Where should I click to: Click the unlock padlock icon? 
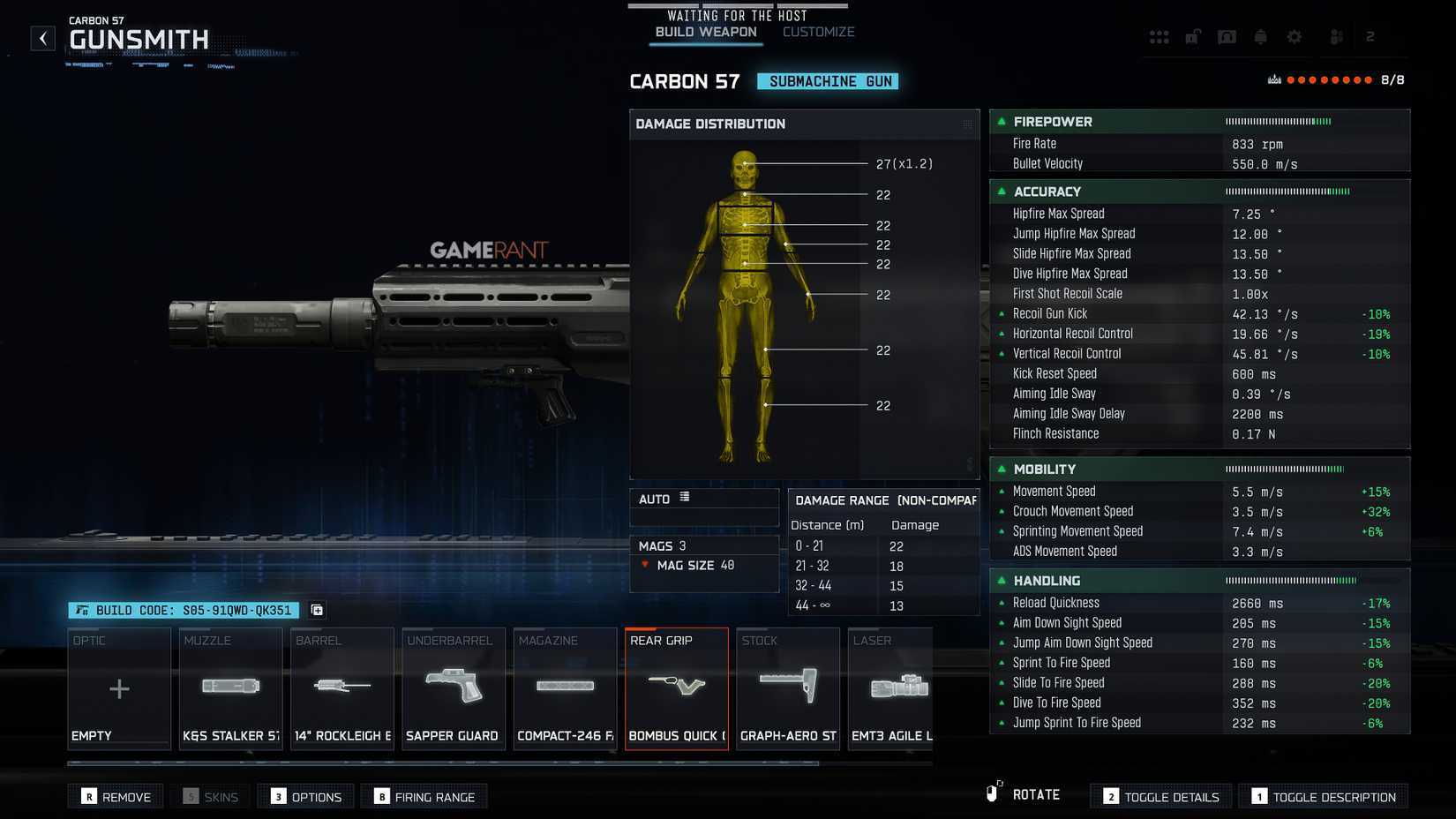pyautogui.click(x=1193, y=36)
